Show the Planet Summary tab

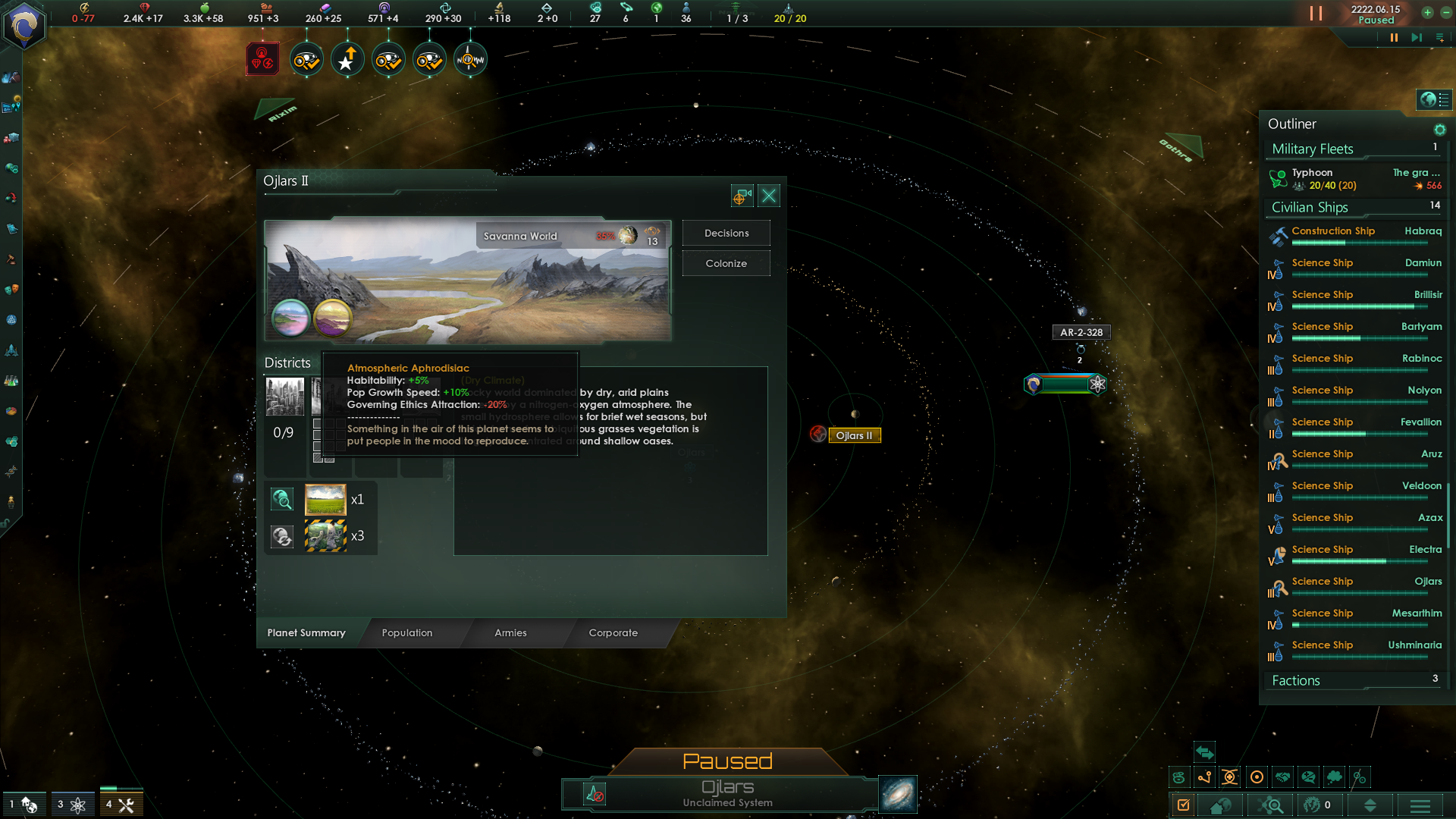pyautogui.click(x=306, y=632)
